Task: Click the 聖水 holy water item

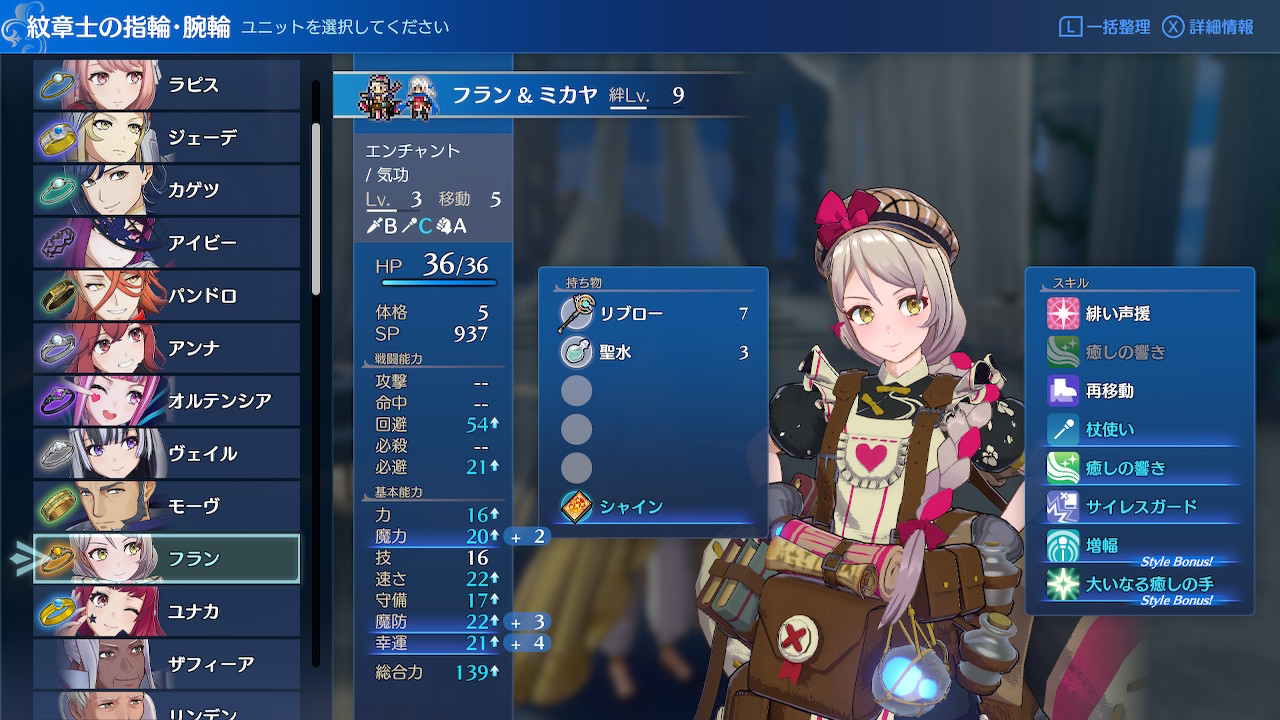Action: tap(653, 352)
